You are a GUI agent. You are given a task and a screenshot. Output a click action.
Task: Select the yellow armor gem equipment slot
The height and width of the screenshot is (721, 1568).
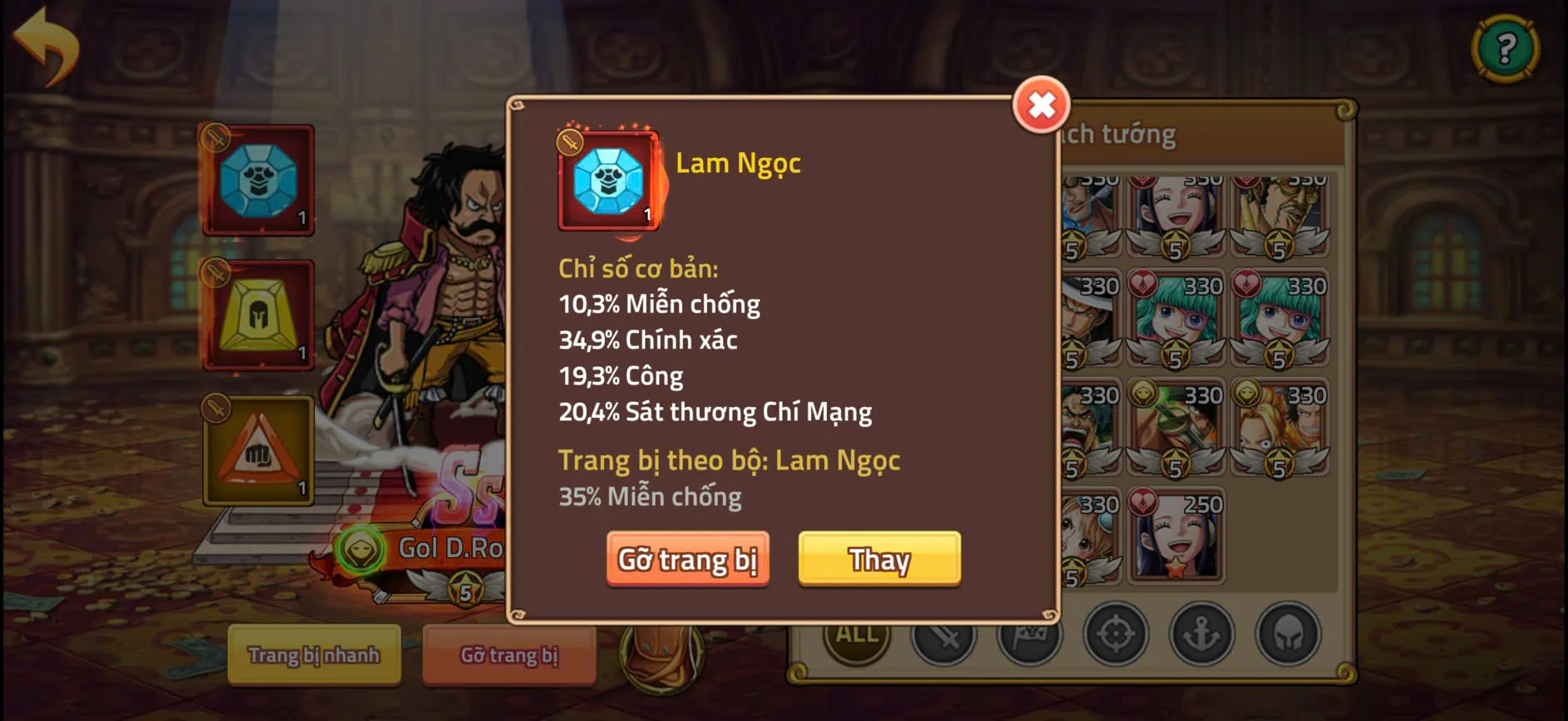point(256,316)
